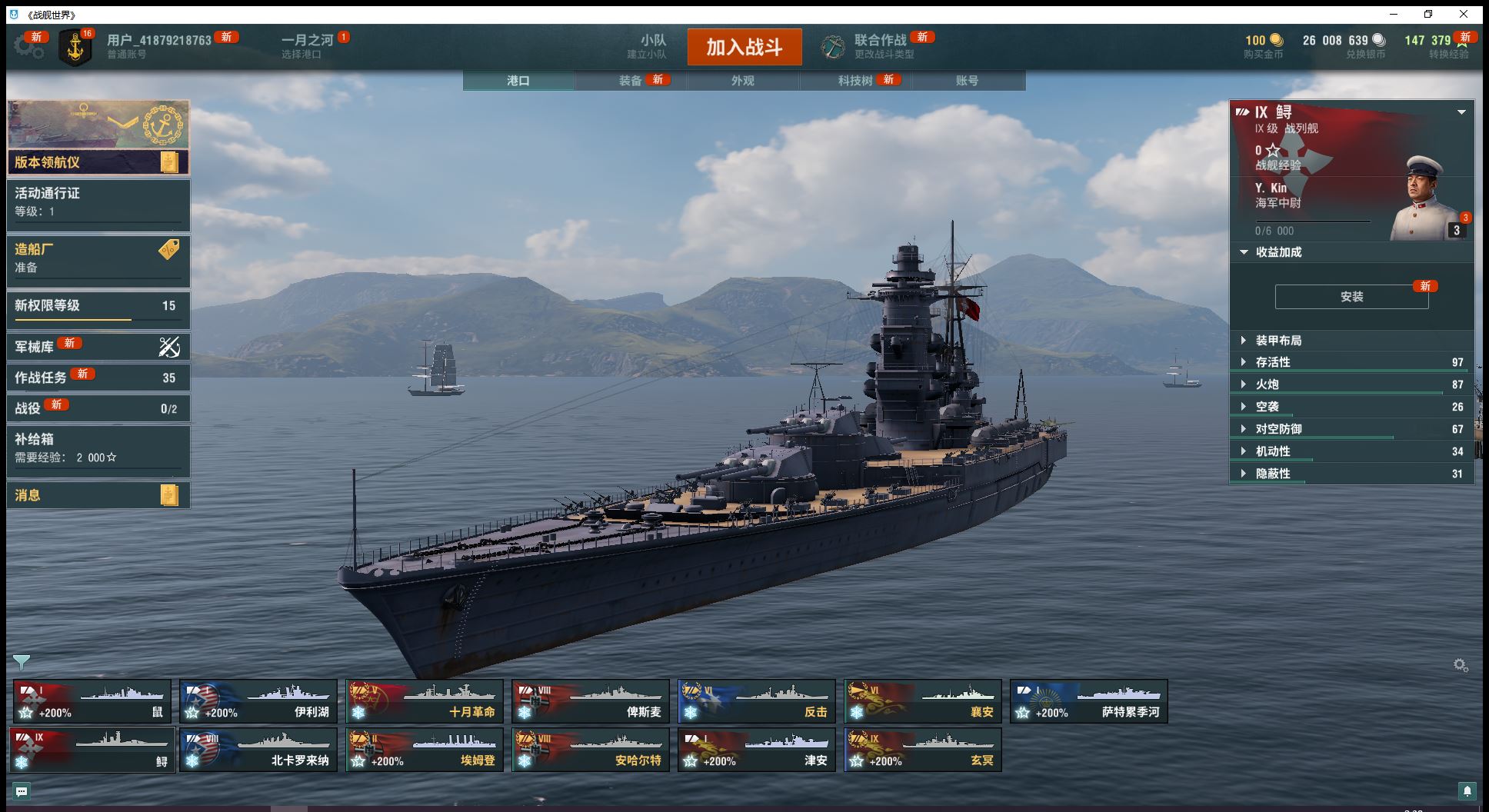The width and height of the screenshot is (1489, 812).
Task: Open the ship carousel filter funnel
Action: point(22,662)
